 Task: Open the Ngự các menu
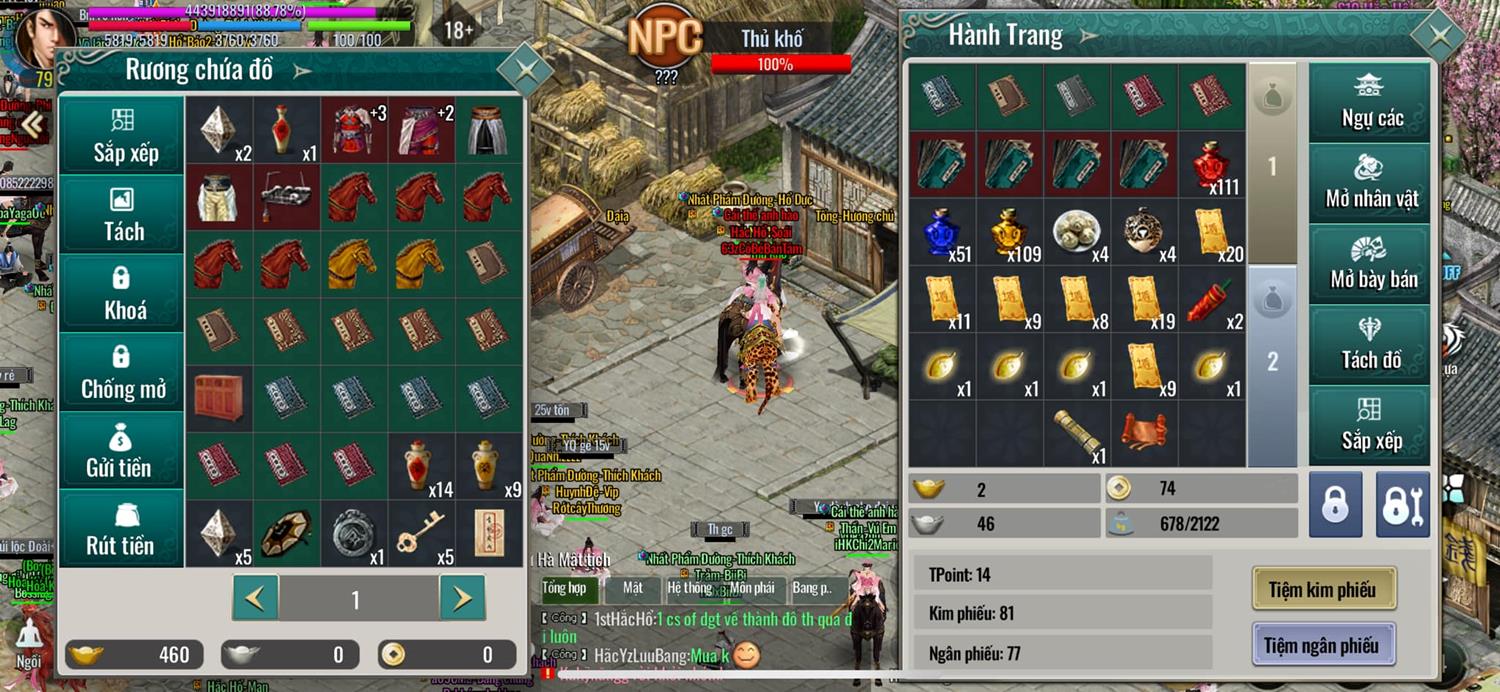click(1371, 102)
